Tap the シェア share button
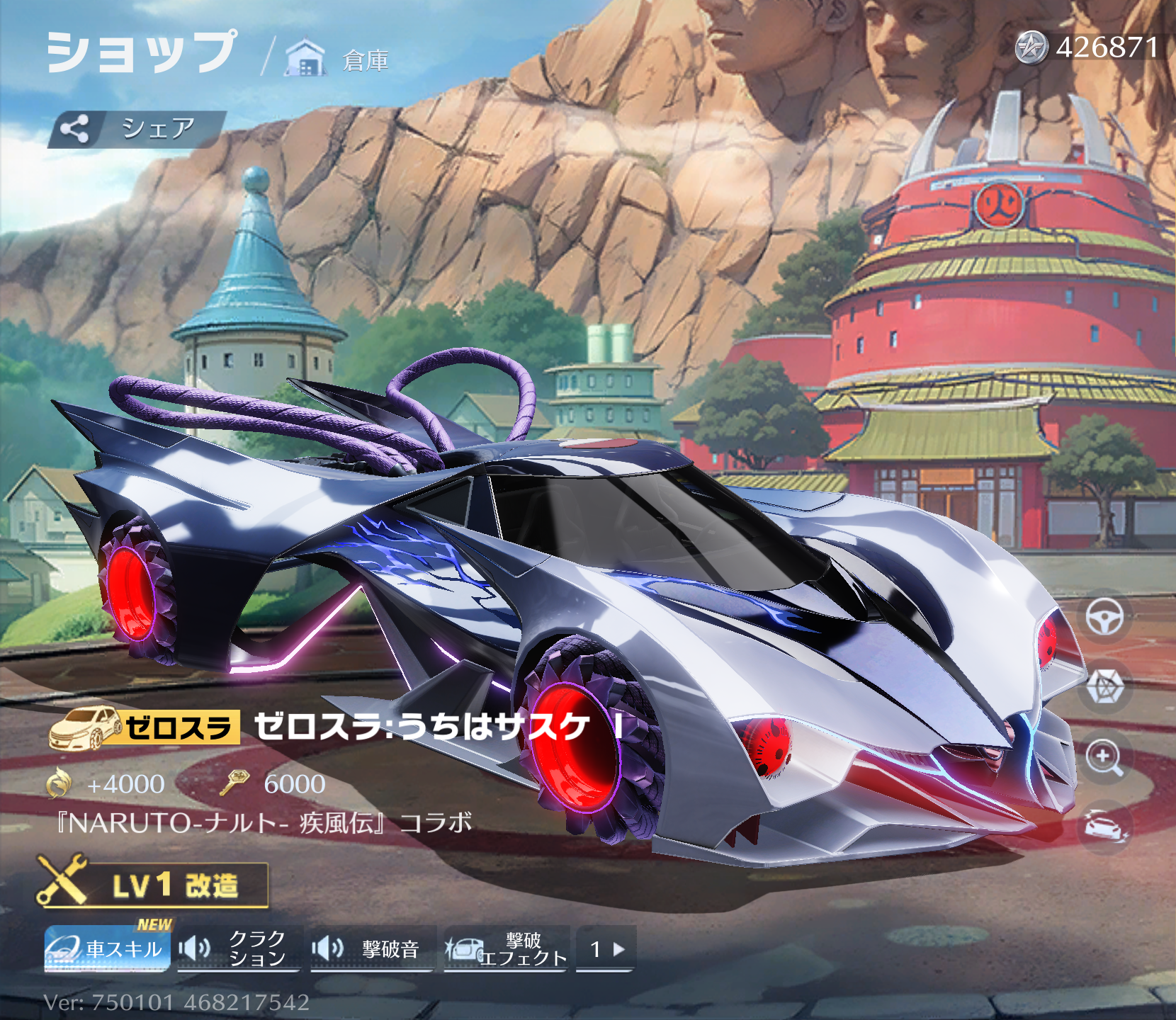The image size is (1176, 1020). pyautogui.click(x=136, y=129)
